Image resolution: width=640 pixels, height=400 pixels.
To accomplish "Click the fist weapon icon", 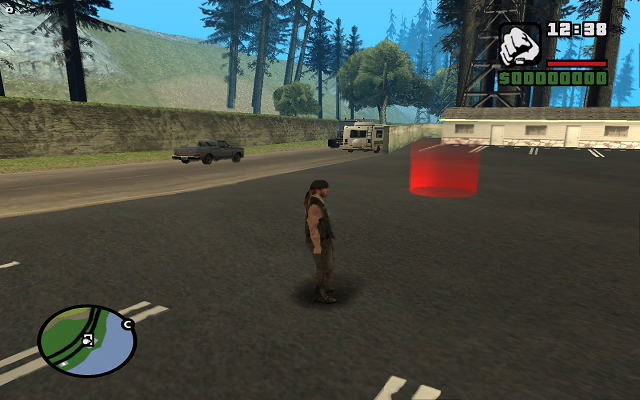I will pos(520,44).
